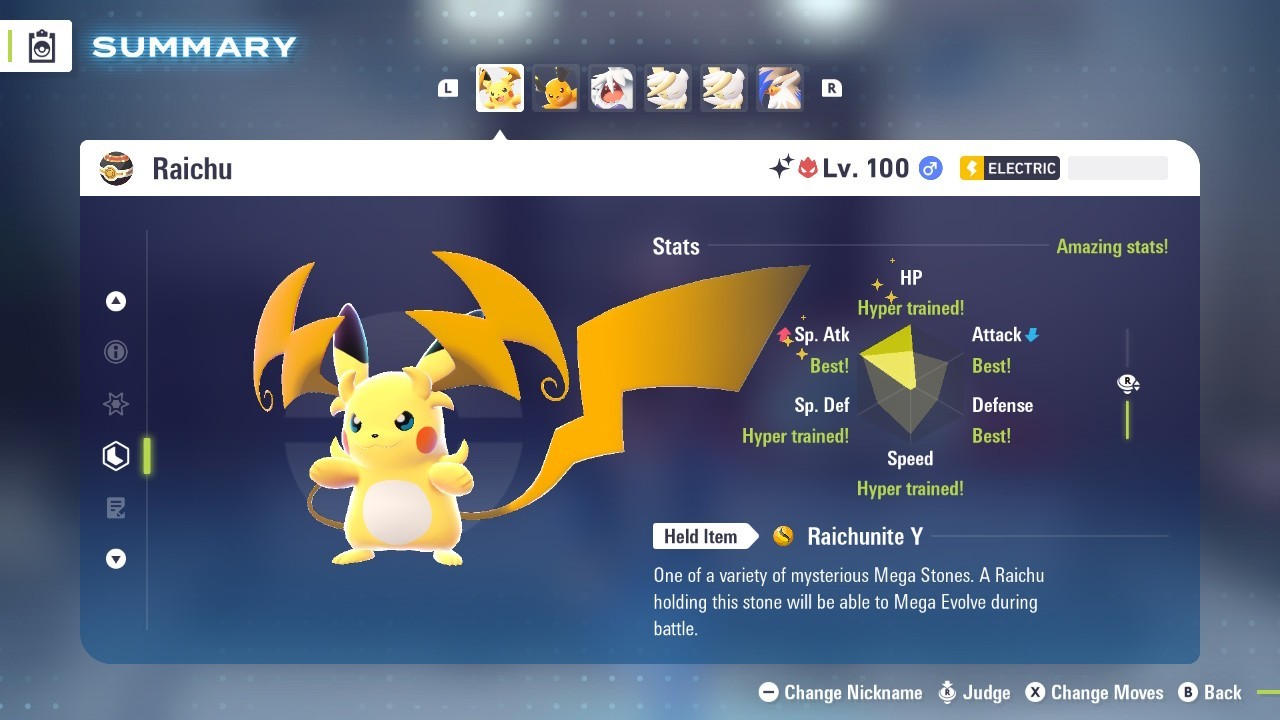Image resolution: width=1280 pixels, height=720 pixels.
Task: Select the blue-crested bird party portrait
Action: click(x=780, y=88)
